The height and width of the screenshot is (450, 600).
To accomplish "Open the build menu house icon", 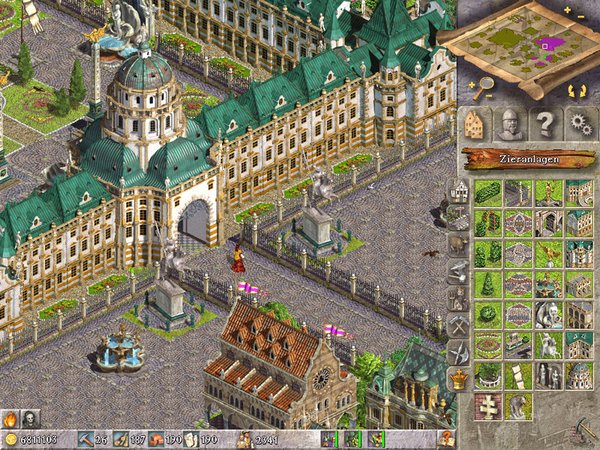I will tap(476, 124).
